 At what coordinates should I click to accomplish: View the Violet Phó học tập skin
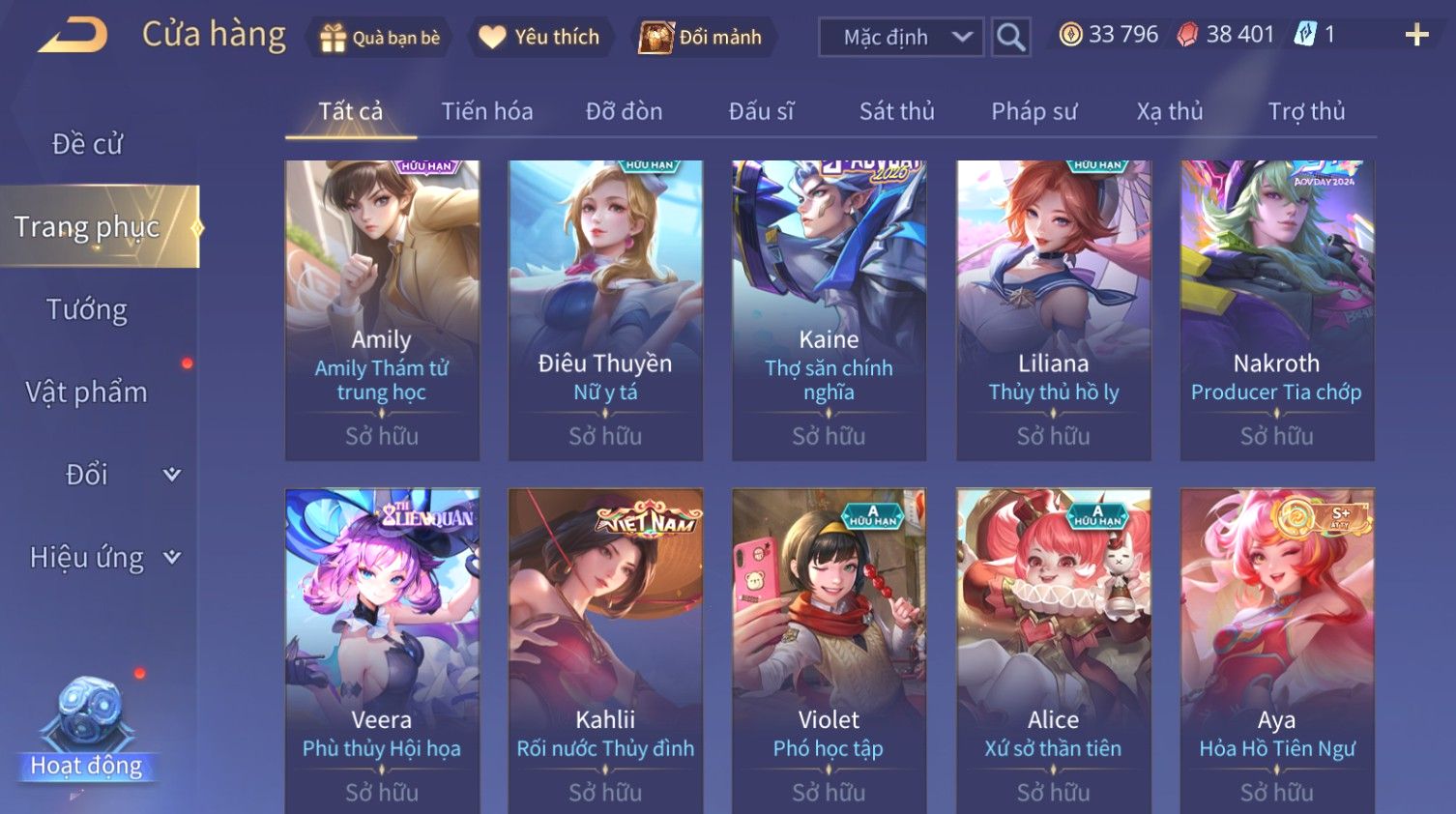click(x=829, y=648)
